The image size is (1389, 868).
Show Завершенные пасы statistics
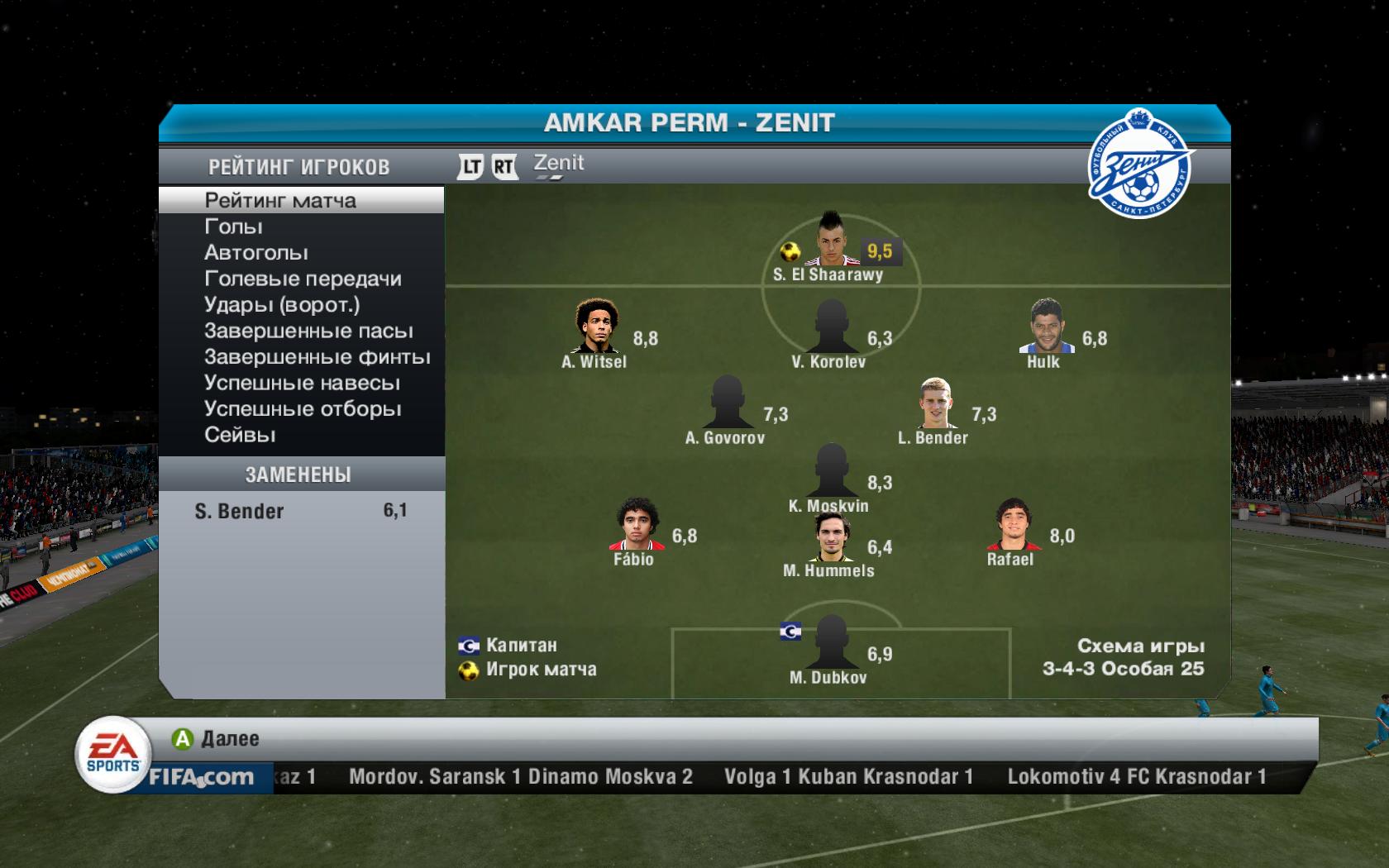[308, 331]
